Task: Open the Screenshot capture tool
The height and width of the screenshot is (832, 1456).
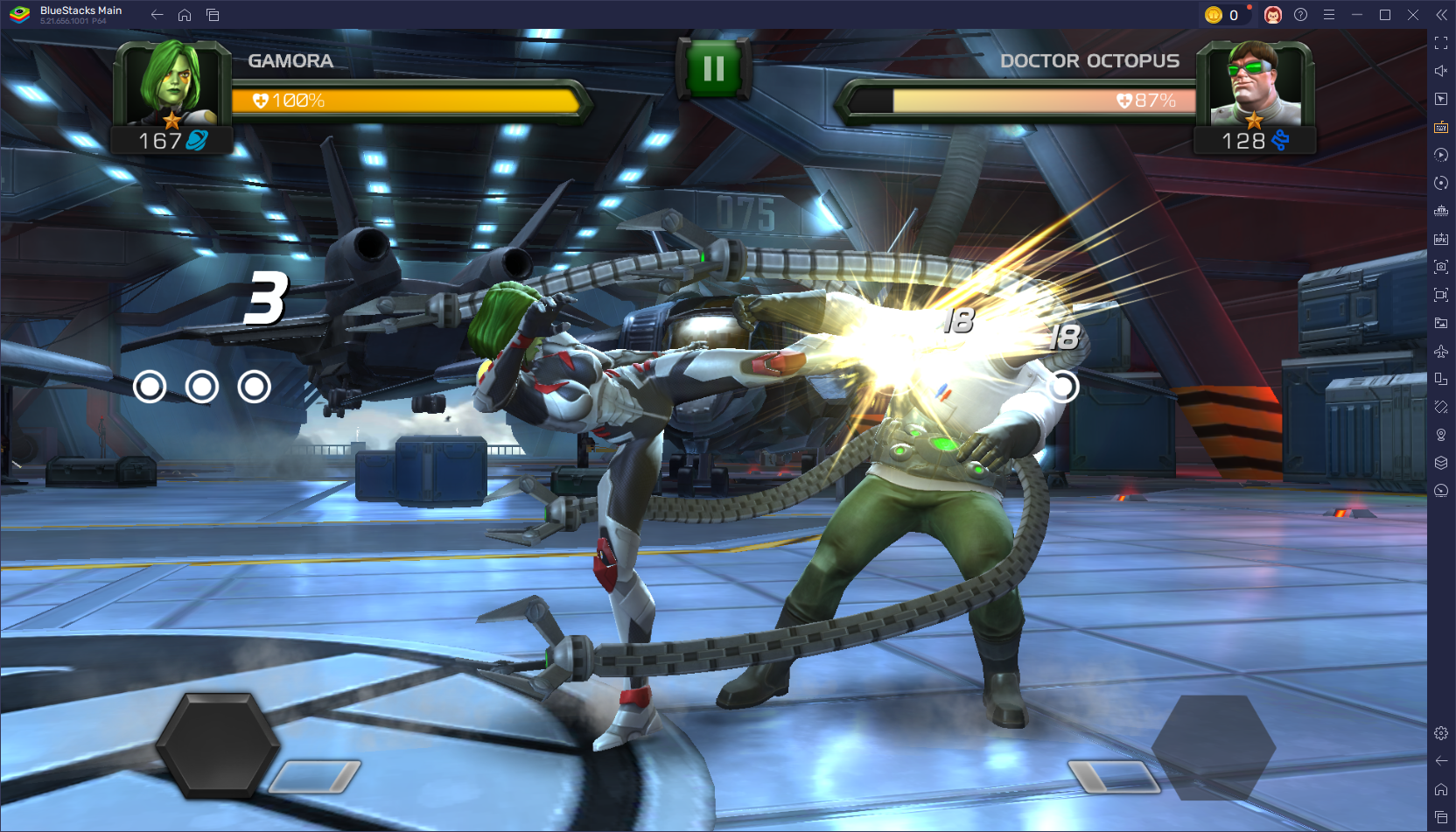Action: [1441, 266]
